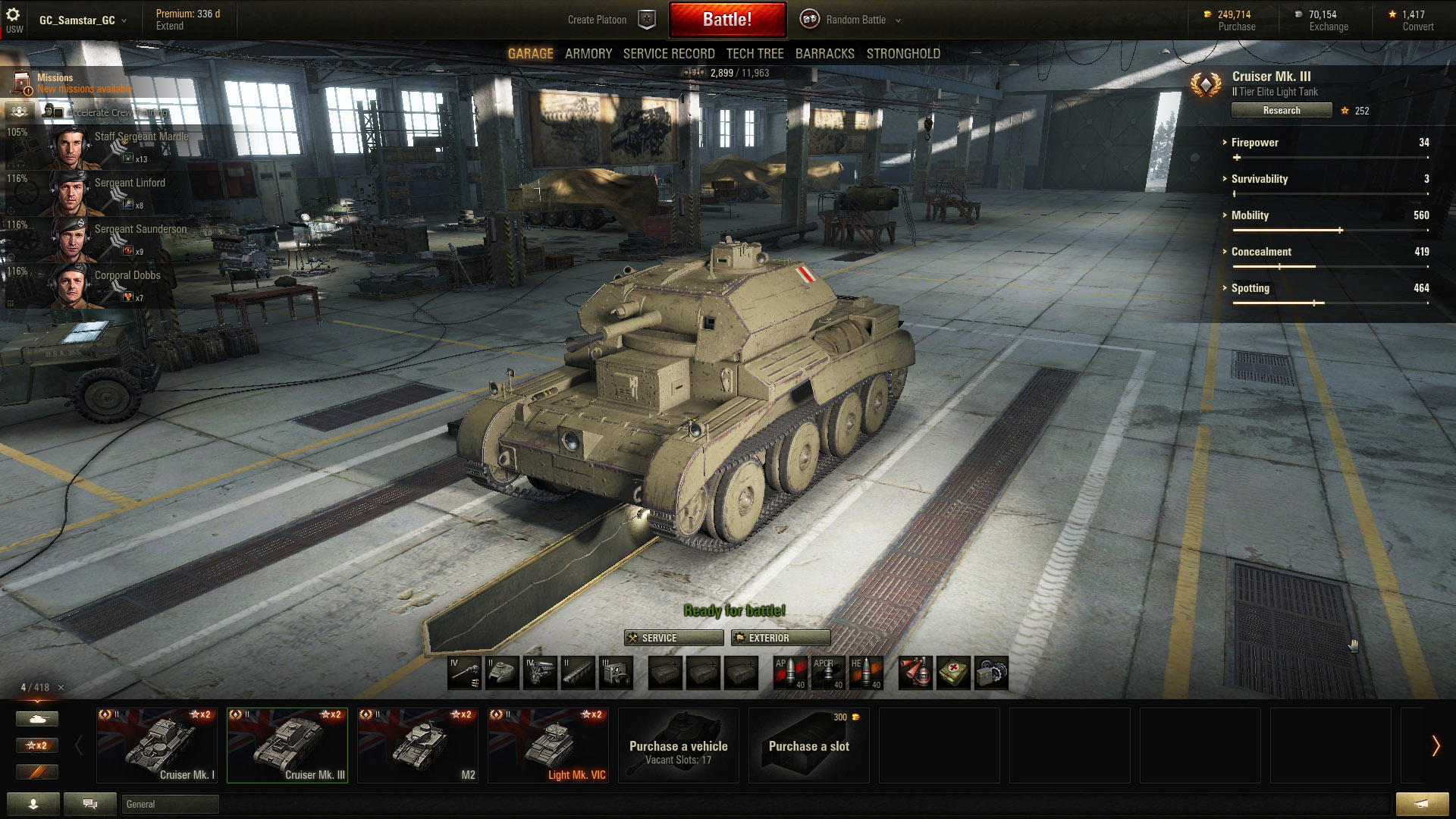
Task: Select the Light Mk. VIC vehicle tile
Action: pyautogui.click(x=548, y=745)
